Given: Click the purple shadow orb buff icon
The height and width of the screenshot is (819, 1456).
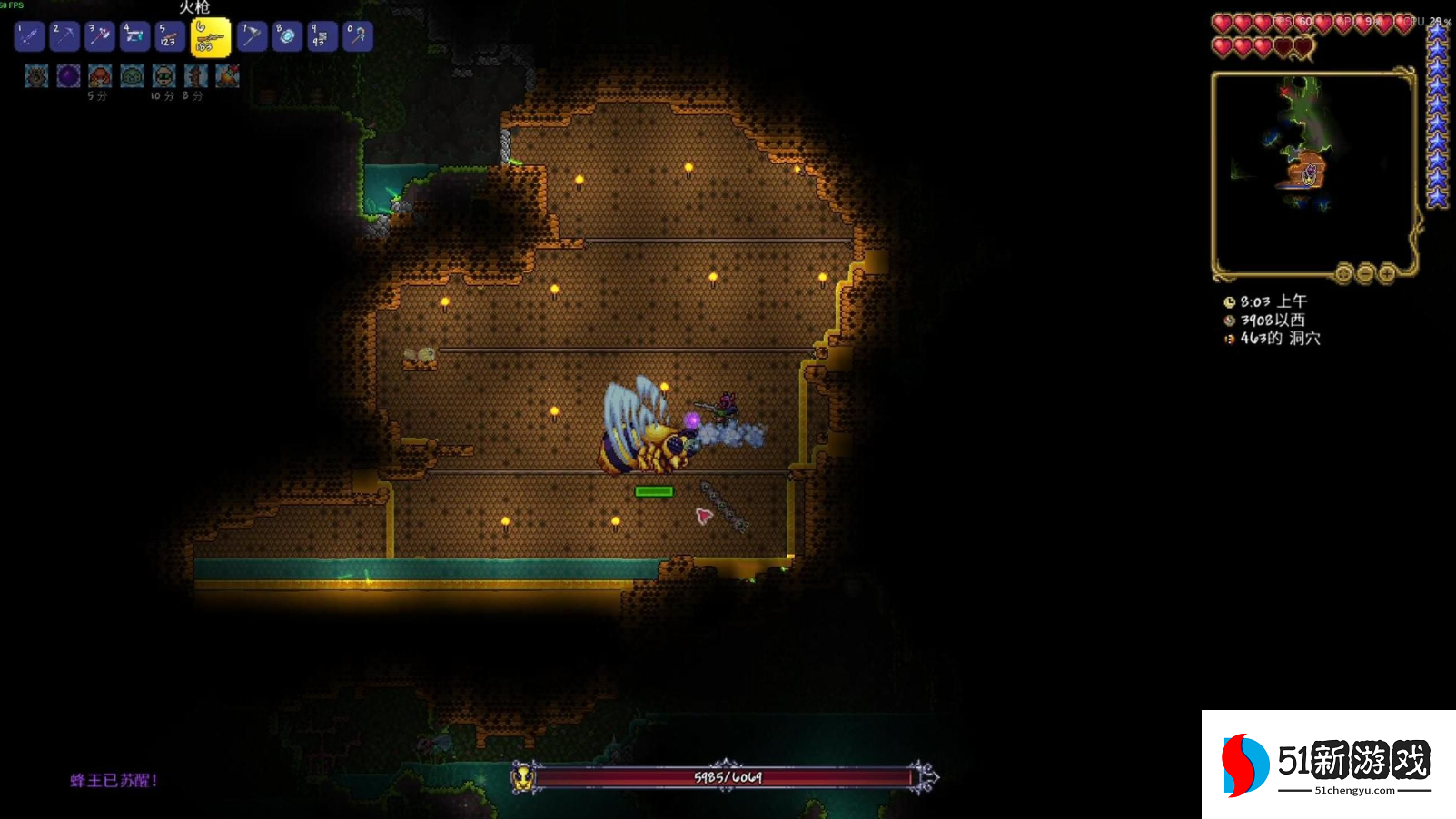Looking at the screenshot, I should point(68,76).
